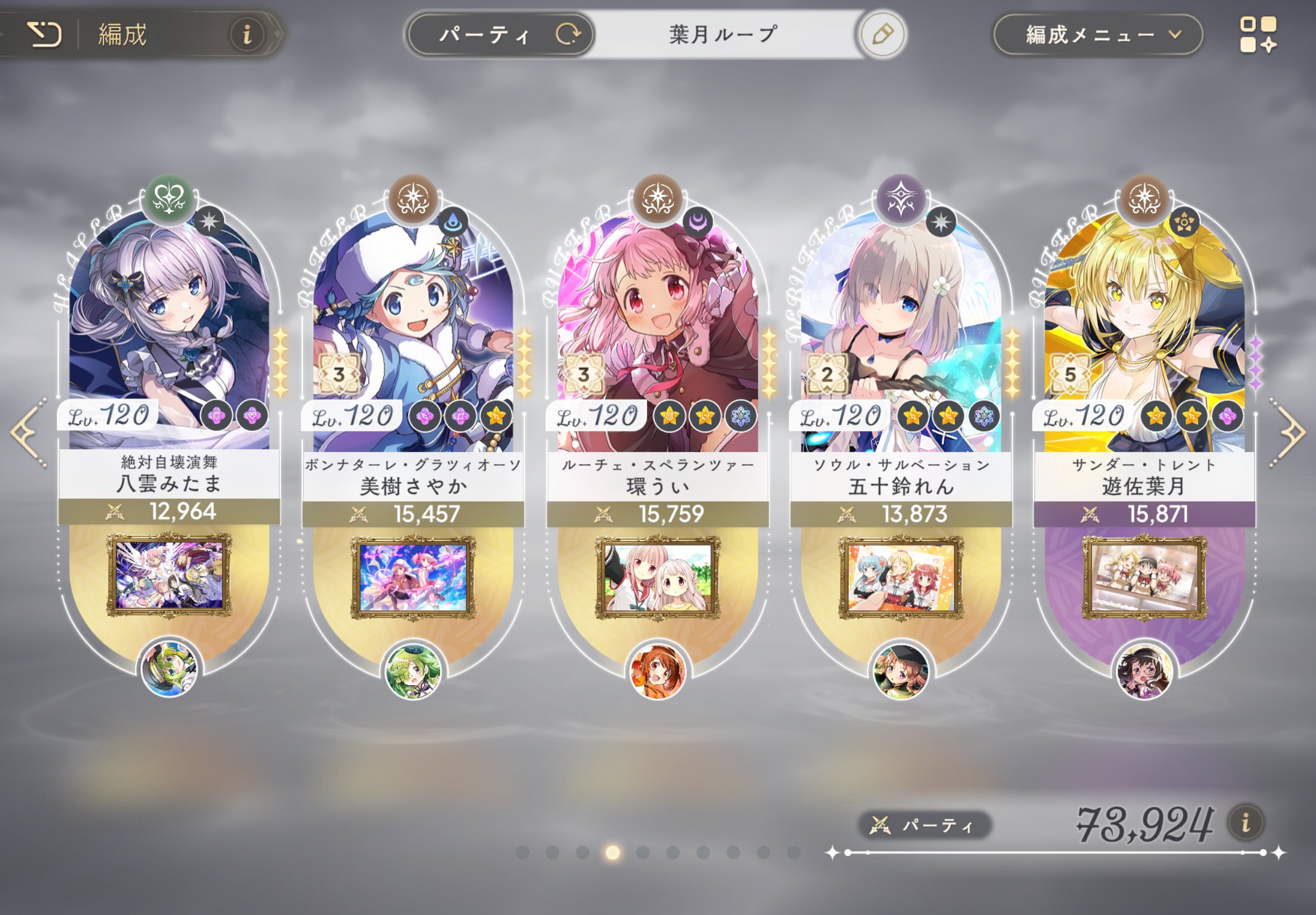Open the grid menu icon
Image resolution: width=1316 pixels, height=915 pixels.
point(1257,35)
